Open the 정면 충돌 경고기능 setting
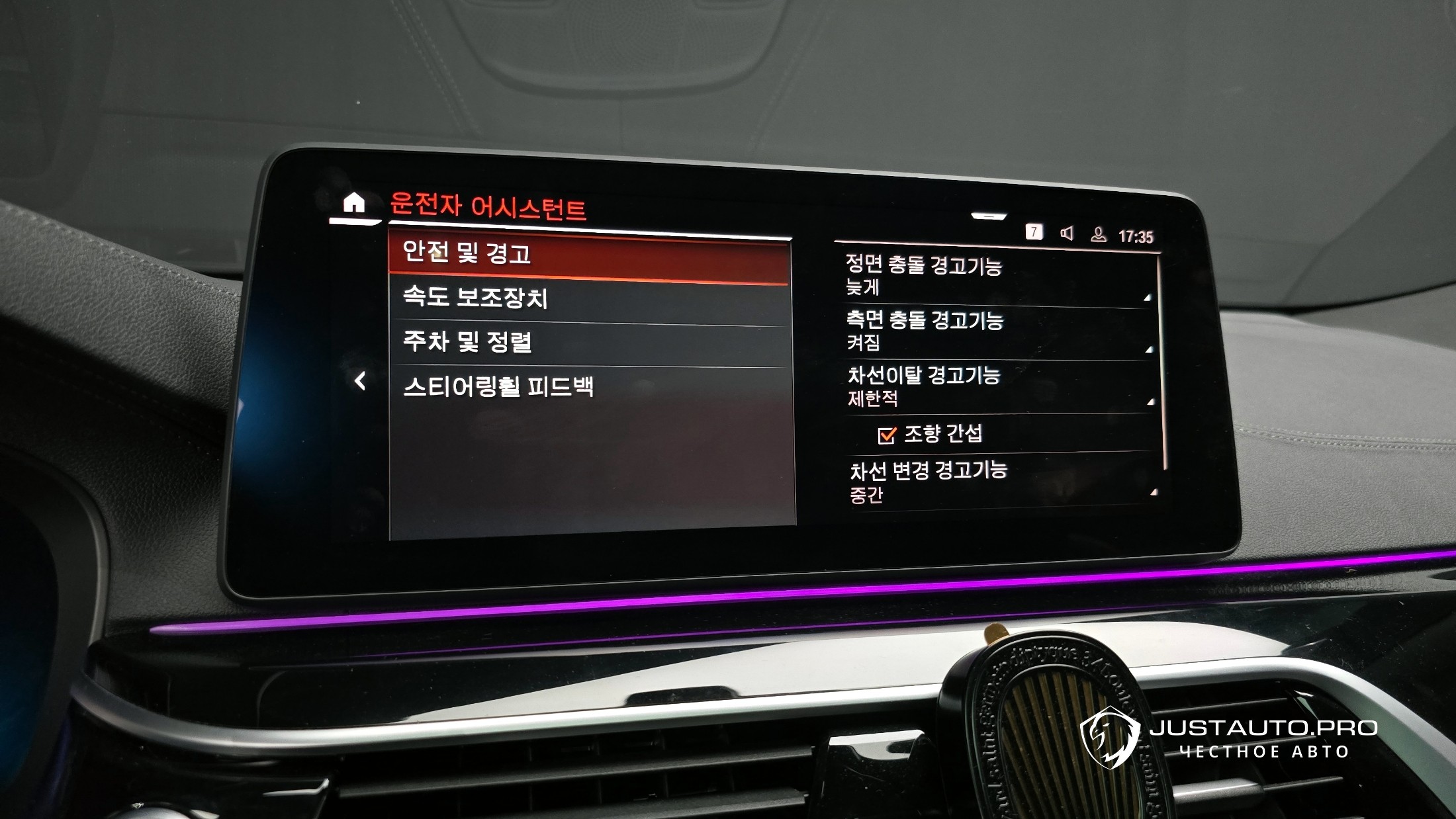The image size is (1456, 819). (996, 276)
